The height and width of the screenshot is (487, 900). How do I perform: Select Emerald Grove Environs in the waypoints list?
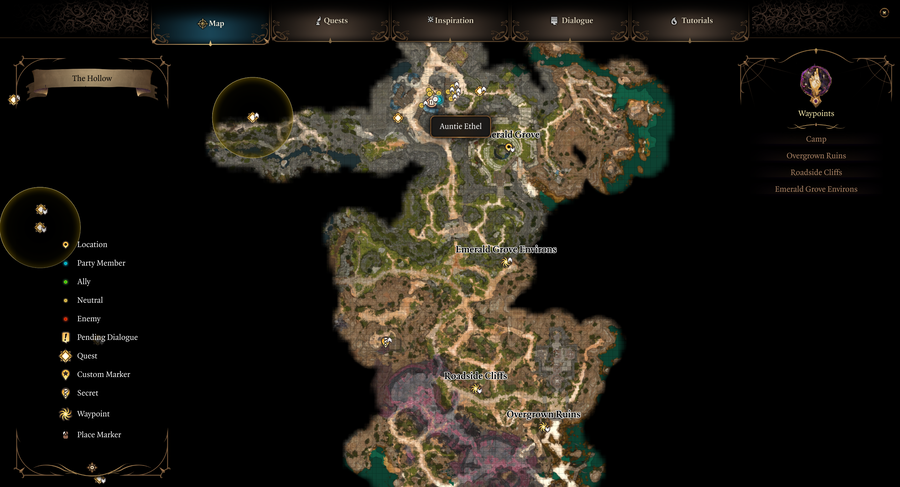click(816, 189)
